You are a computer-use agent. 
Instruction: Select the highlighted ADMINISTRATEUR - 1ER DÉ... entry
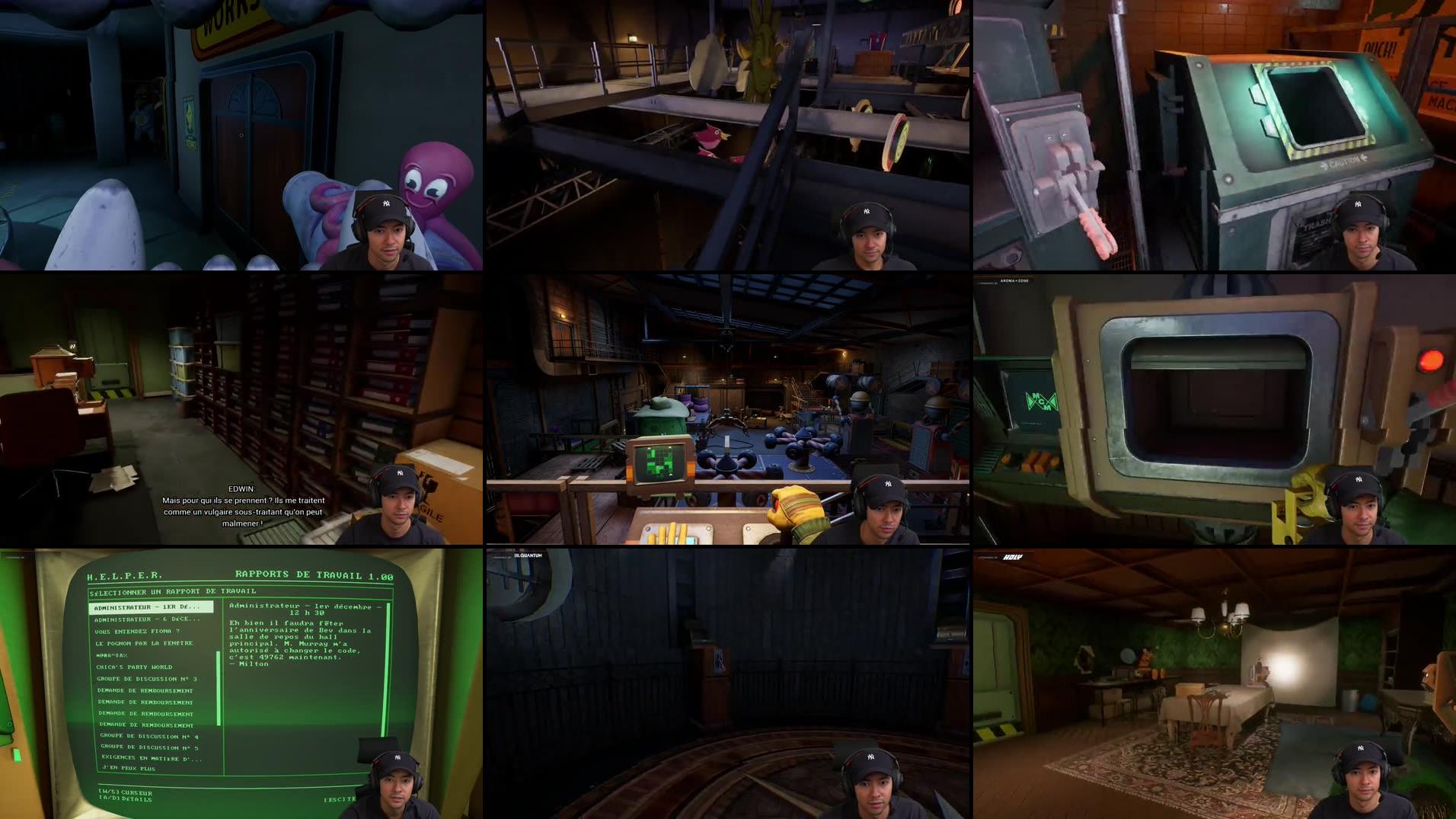(147, 607)
